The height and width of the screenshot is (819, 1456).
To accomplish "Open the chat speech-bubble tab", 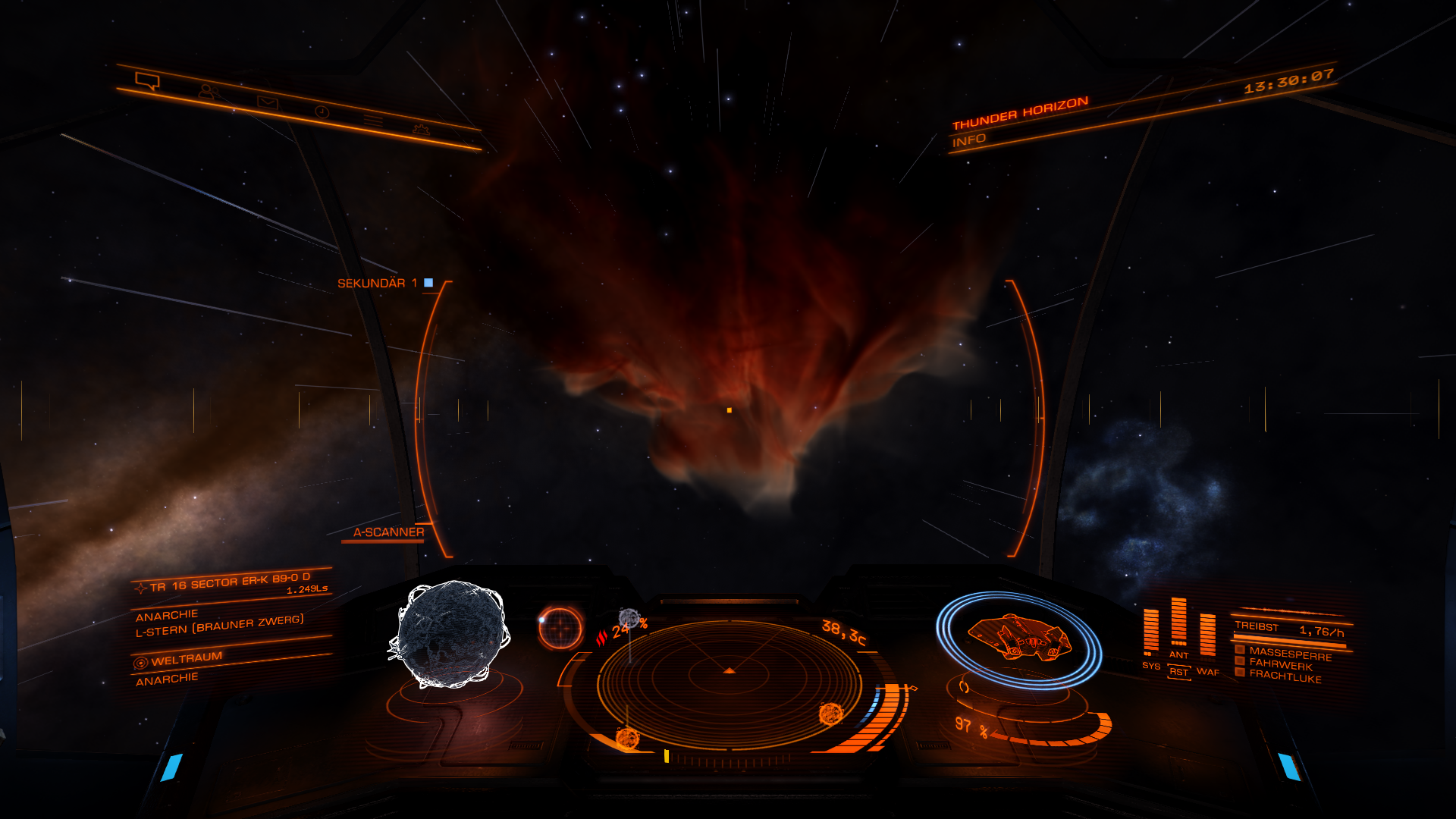I will [146, 80].
